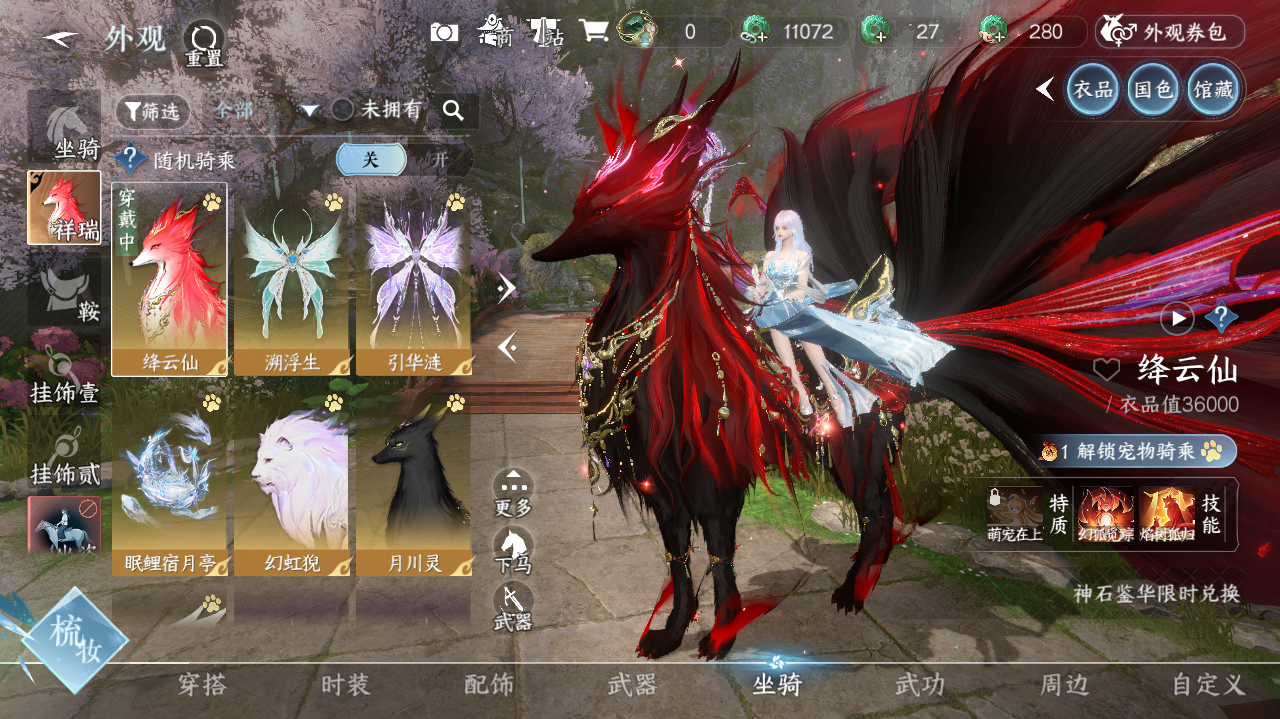Reset appearance with the 重置 button
This screenshot has width=1280, height=719.
(204, 45)
